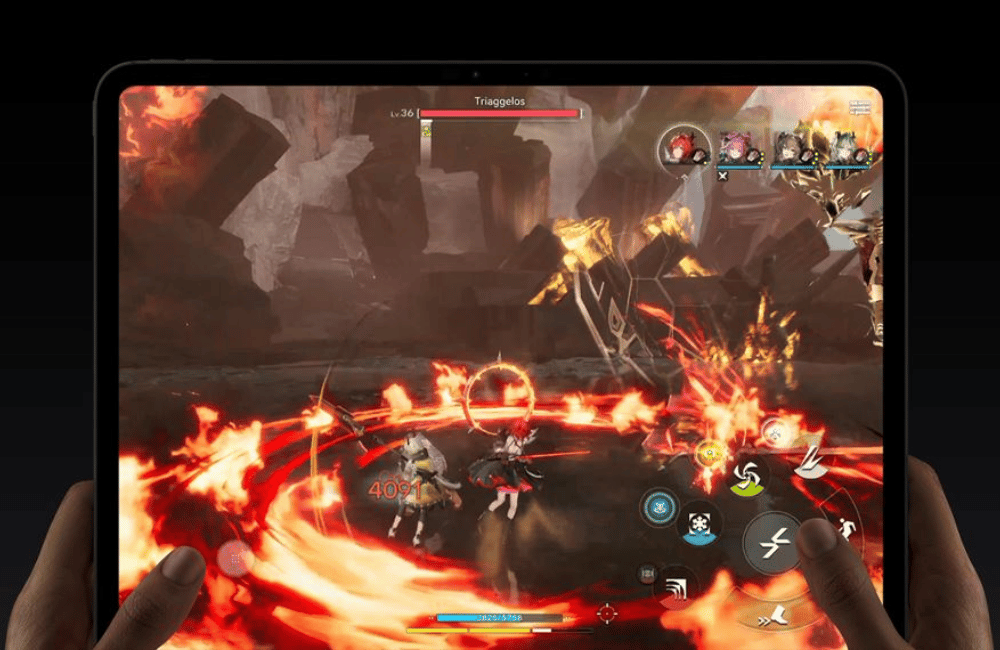
Task: Activate the green pinwheel skill
Action: click(746, 477)
